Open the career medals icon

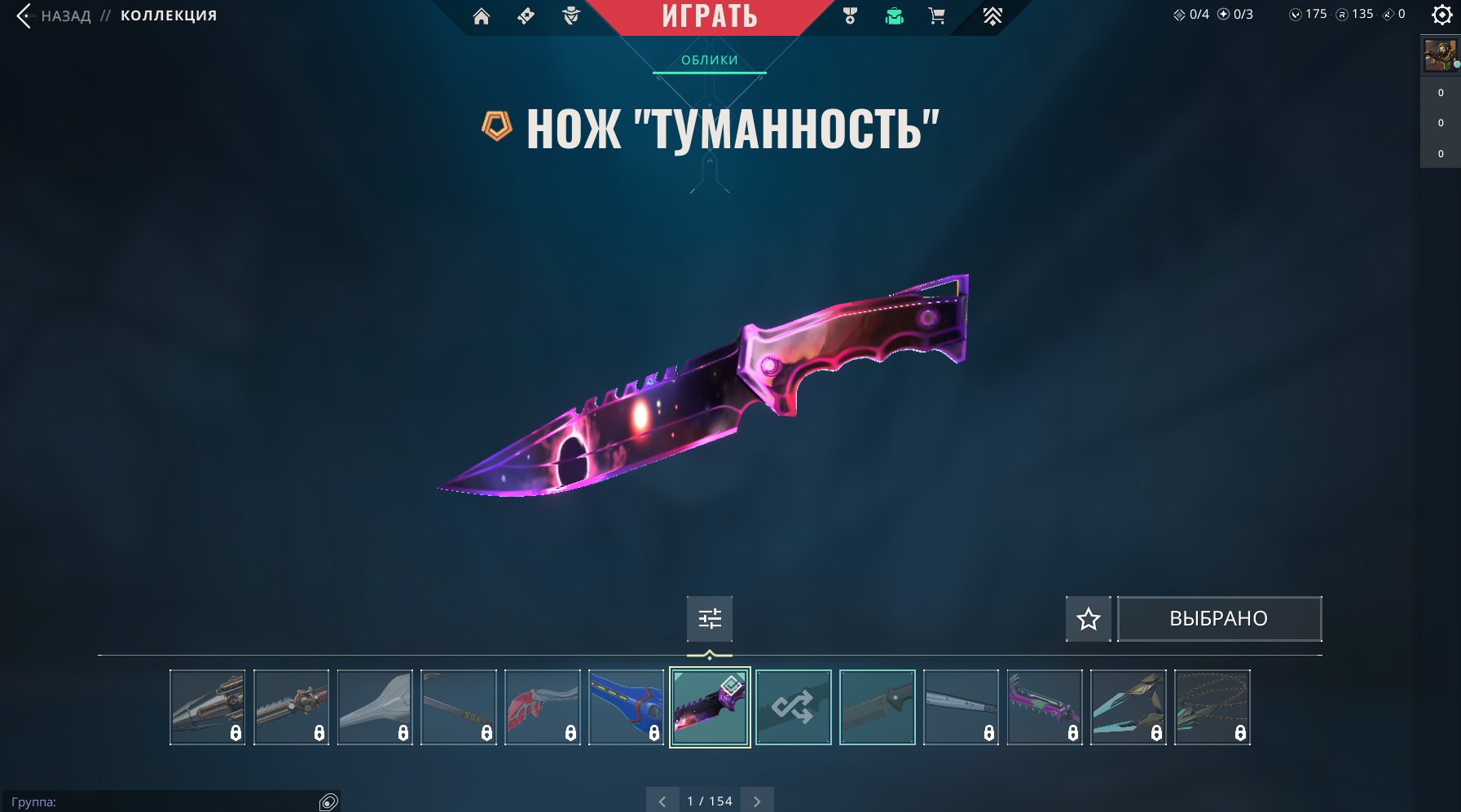click(850, 14)
